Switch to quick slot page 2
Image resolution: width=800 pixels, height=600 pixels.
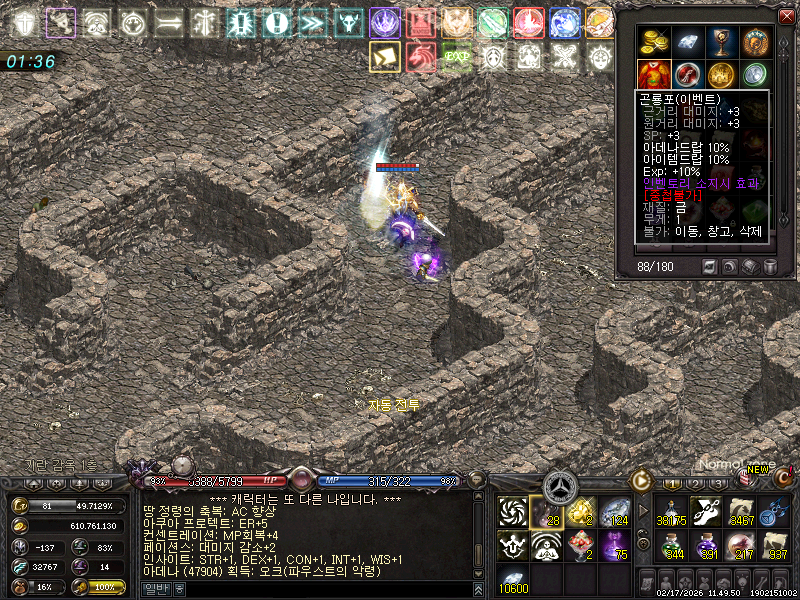click(x=697, y=482)
